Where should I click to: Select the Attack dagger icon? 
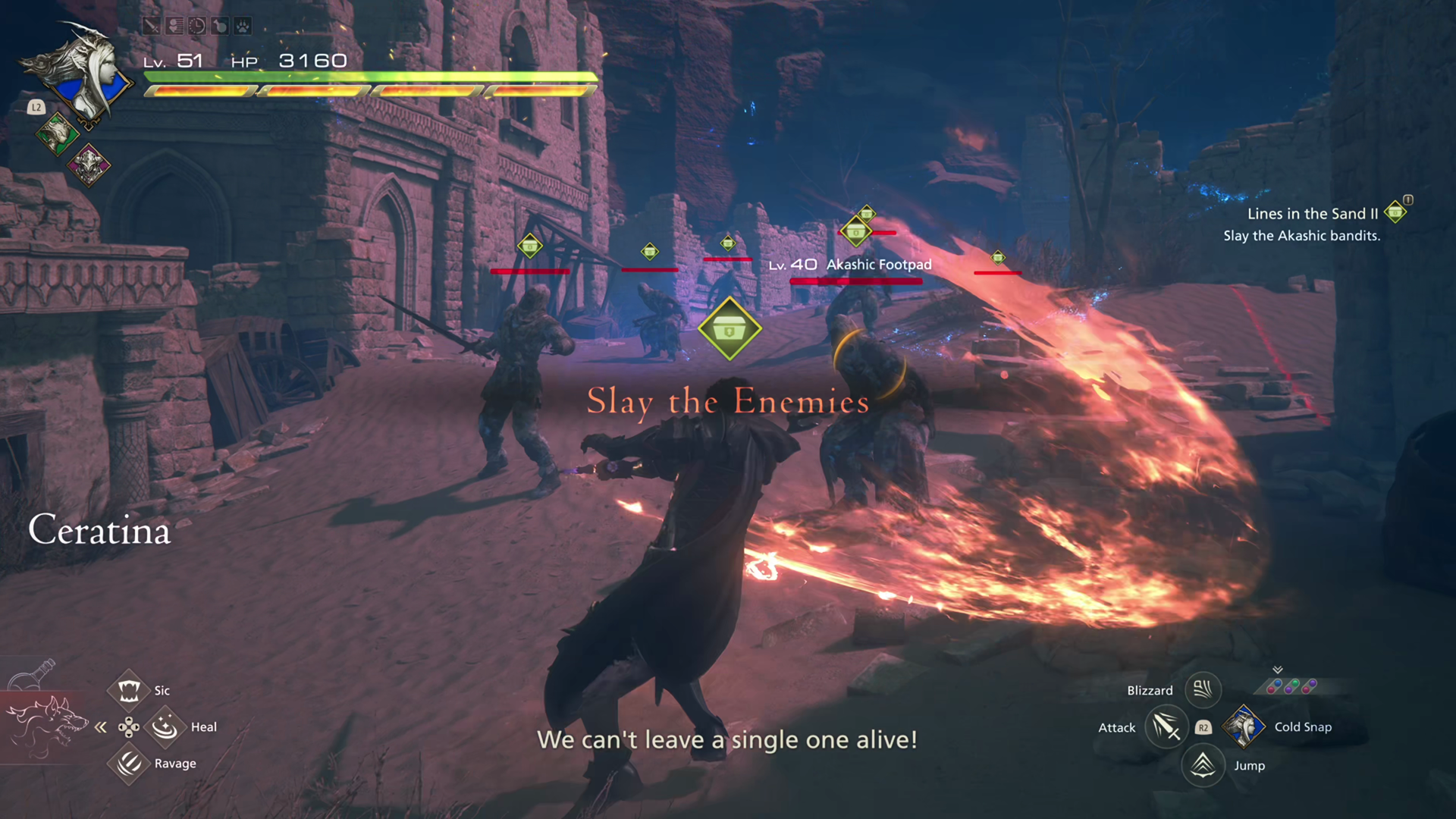click(x=1166, y=726)
